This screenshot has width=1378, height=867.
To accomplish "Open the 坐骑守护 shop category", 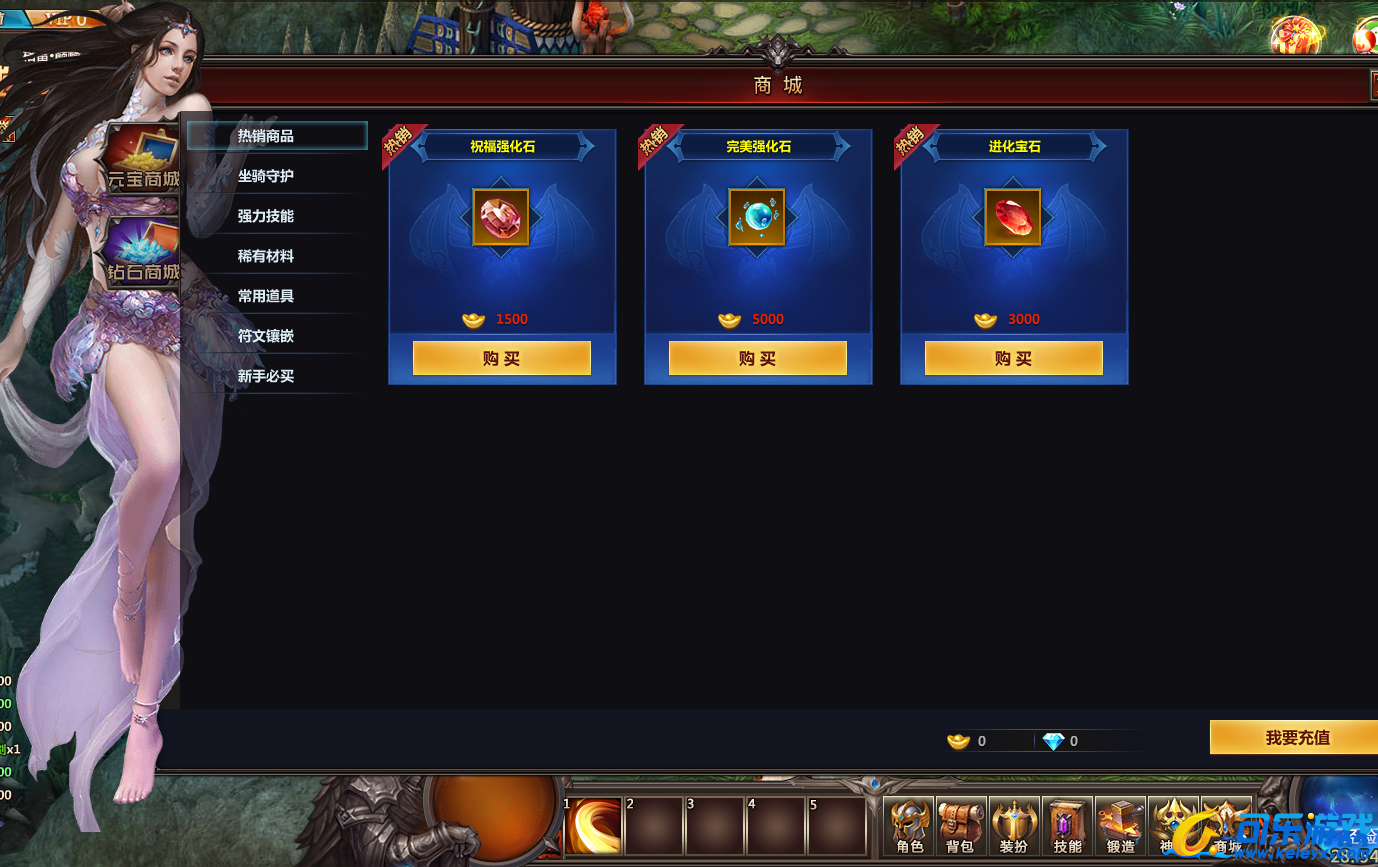I will click(266, 176).
